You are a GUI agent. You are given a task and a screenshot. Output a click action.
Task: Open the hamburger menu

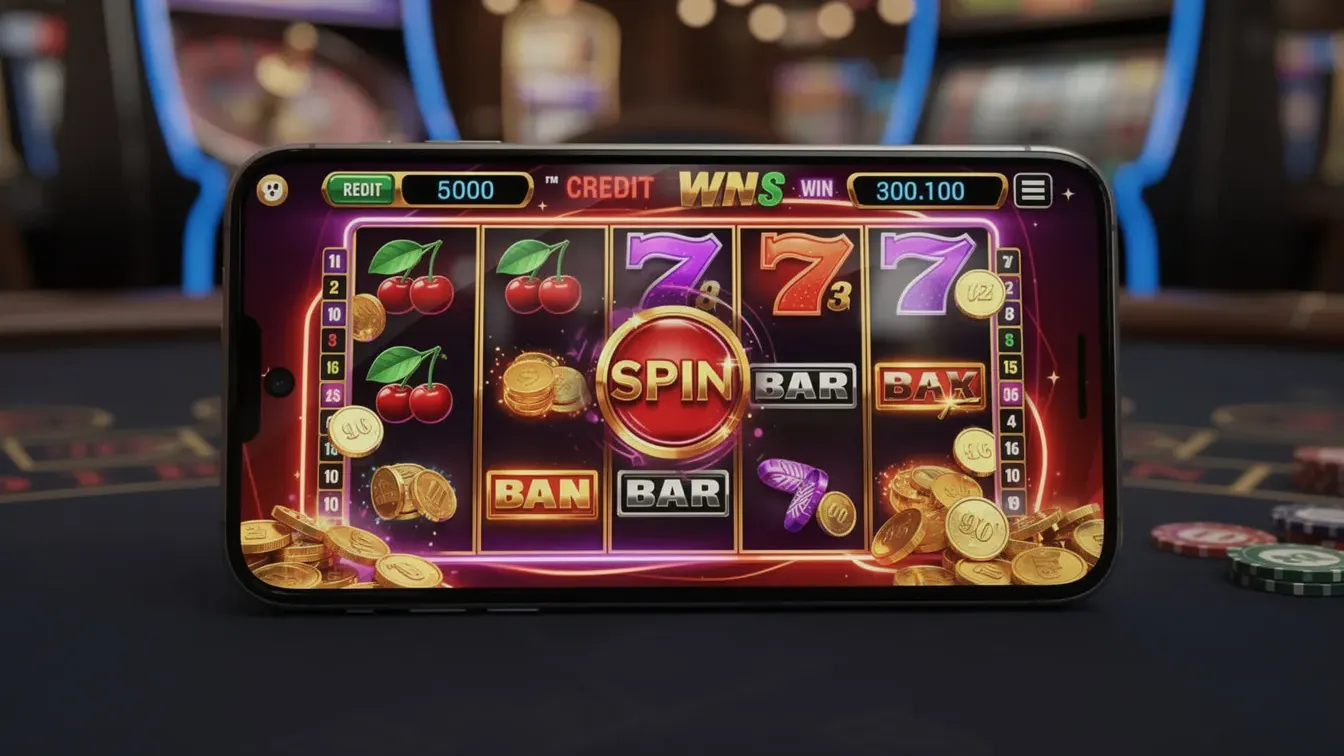click(1033, 190)
